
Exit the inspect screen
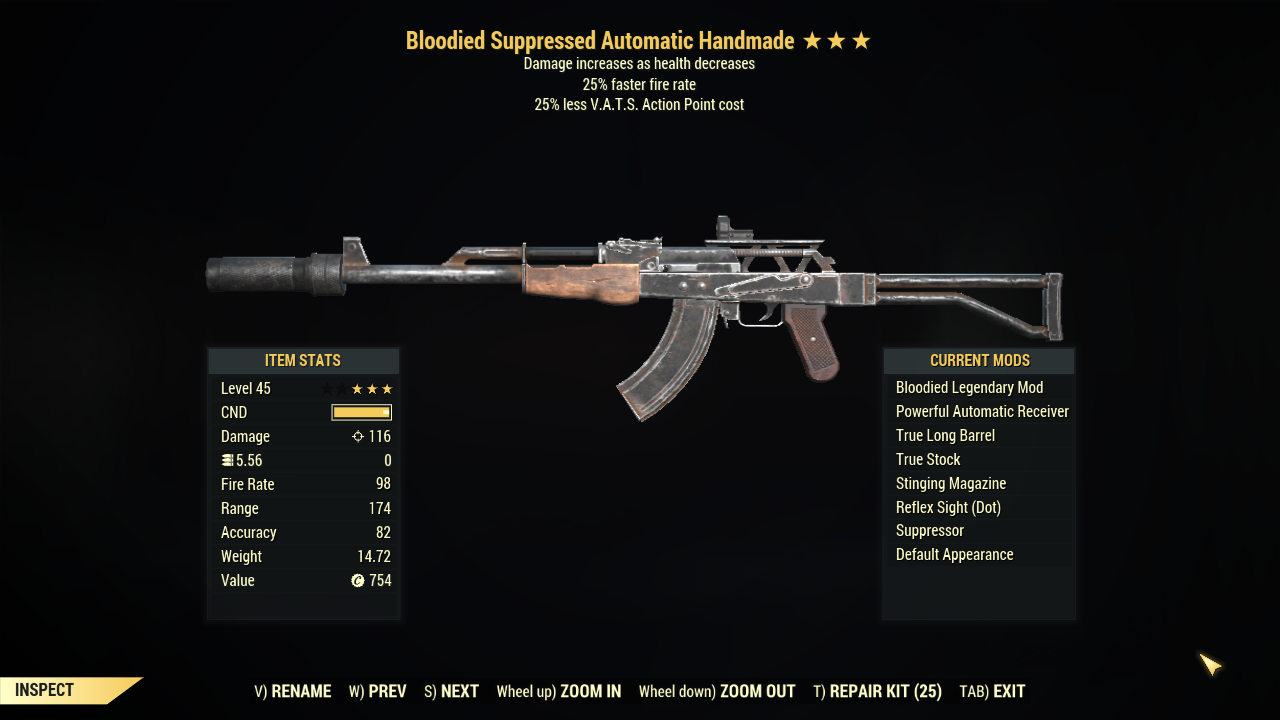(992, 691)
